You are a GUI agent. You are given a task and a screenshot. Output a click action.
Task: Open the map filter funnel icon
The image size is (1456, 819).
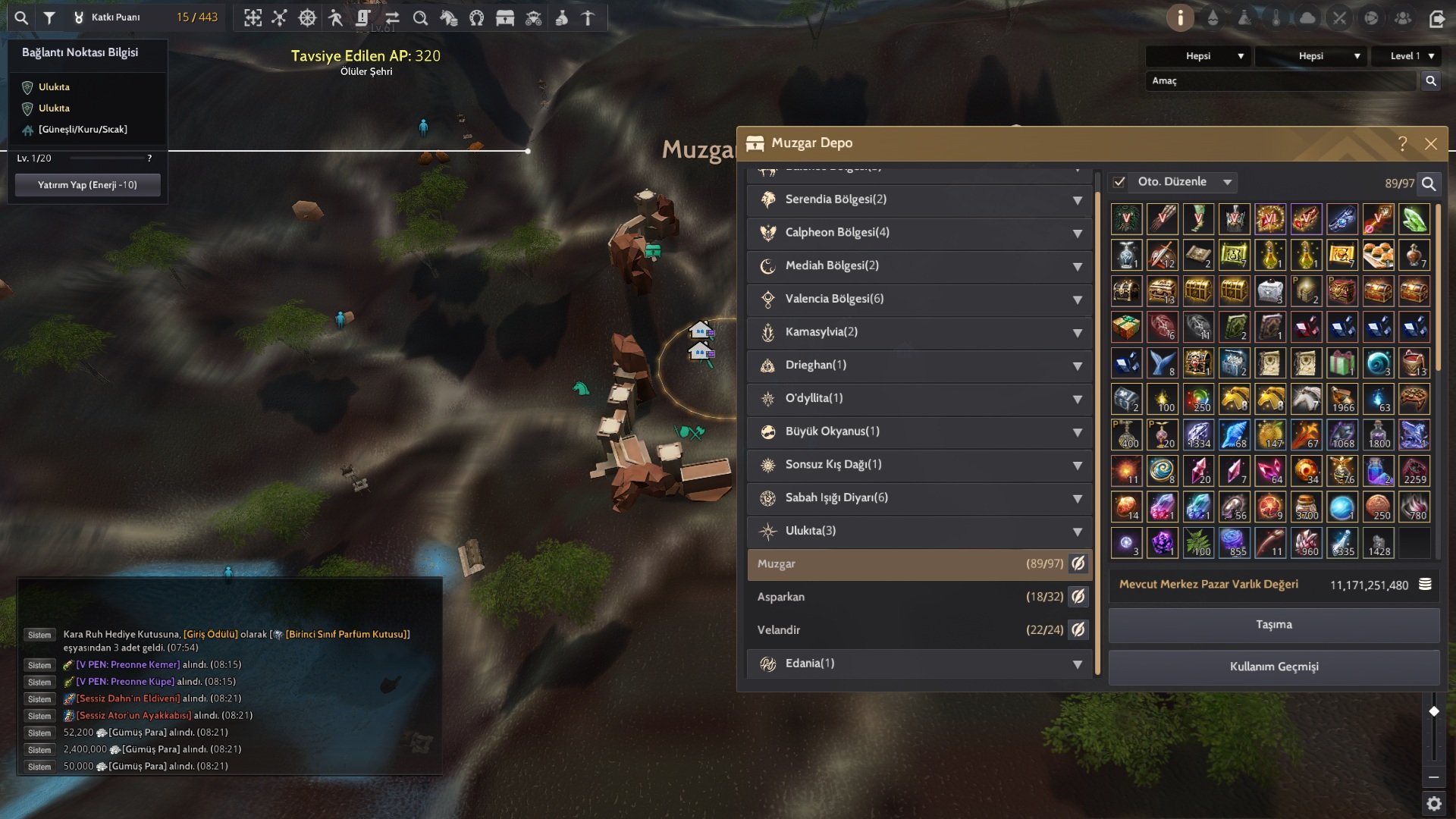[x=49, y=17]
